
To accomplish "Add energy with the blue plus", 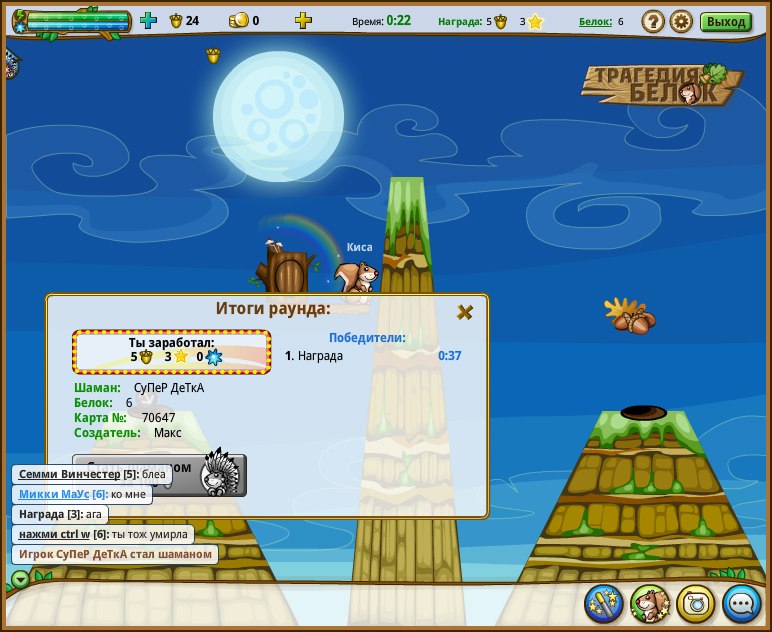I will tap(148, 20).
